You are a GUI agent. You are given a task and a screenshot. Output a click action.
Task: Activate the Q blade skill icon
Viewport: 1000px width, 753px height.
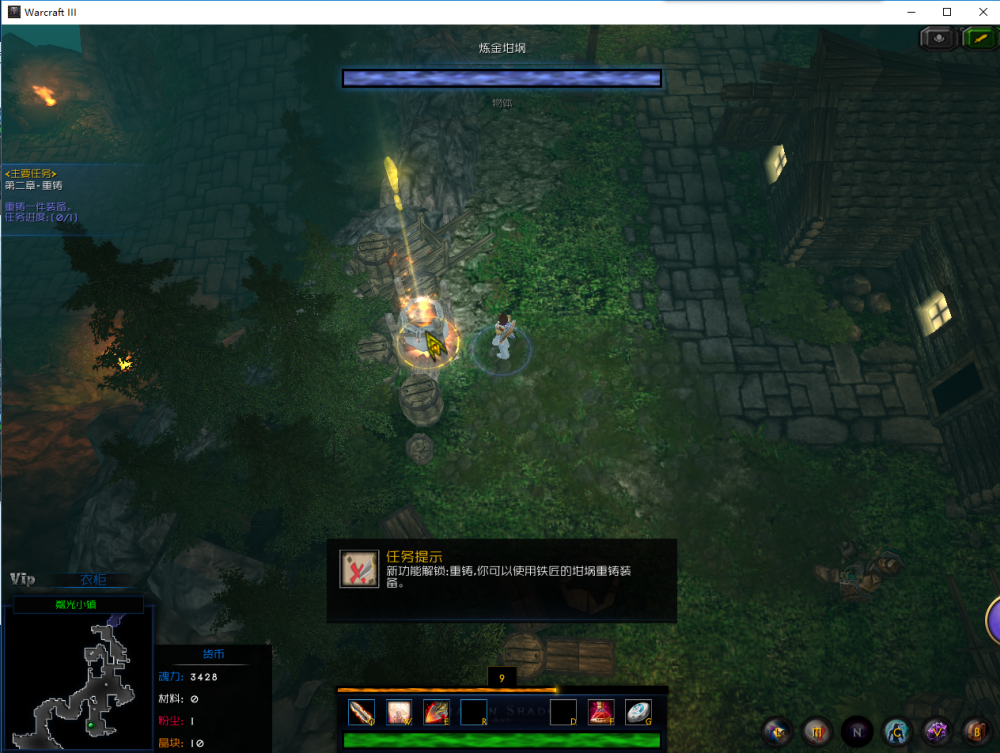pyautogui.click(x=361, y=712)
